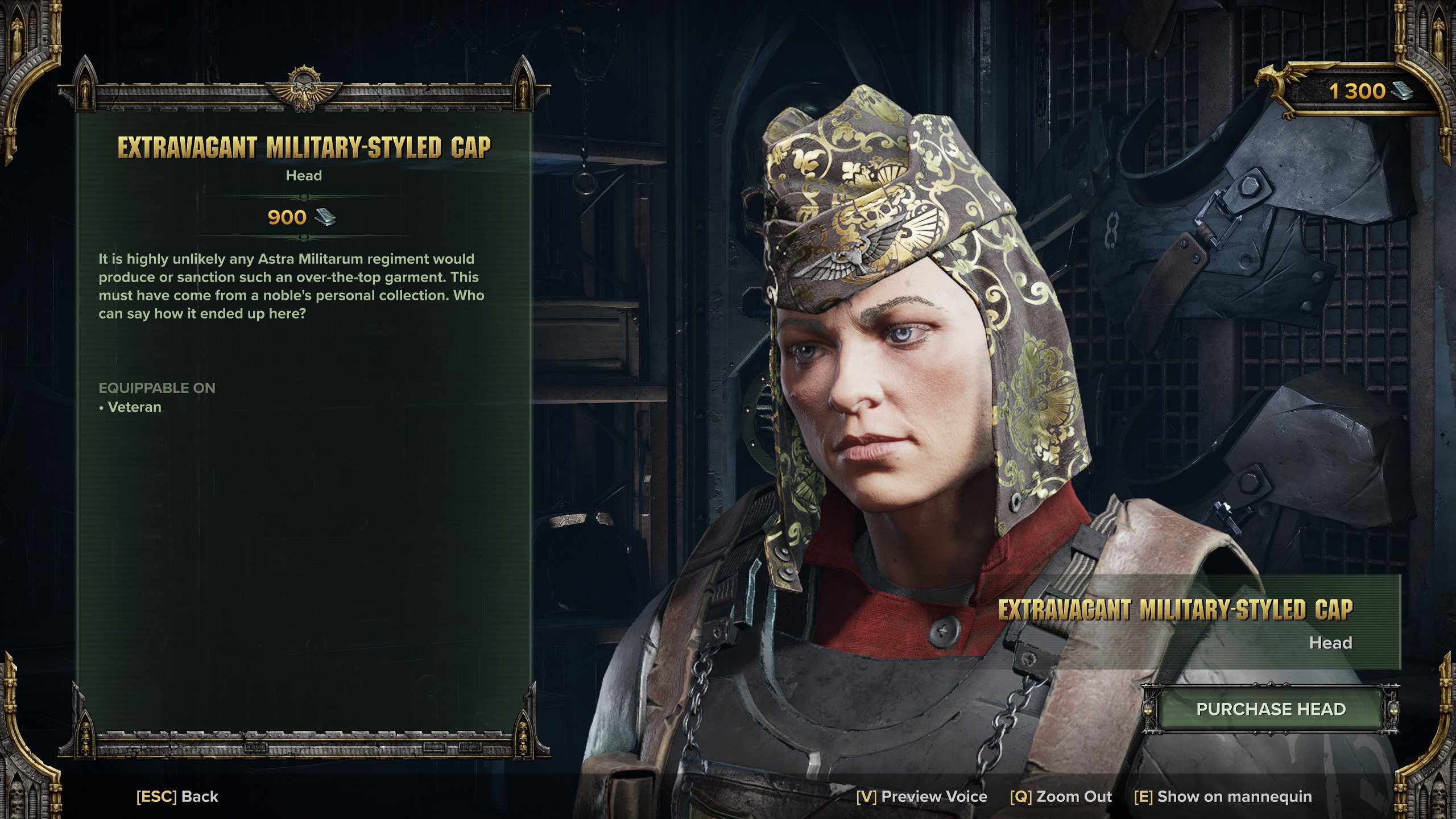Choose the Zoom Out option
This screenshot has width=1456, height=819.
coord(1061,796)
